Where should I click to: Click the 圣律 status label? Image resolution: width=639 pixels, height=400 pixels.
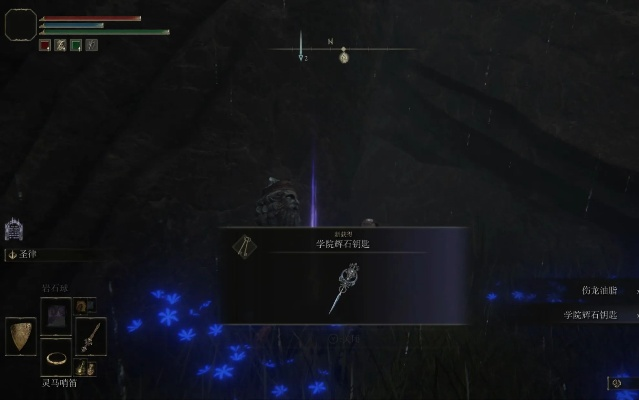coord(28,254)
